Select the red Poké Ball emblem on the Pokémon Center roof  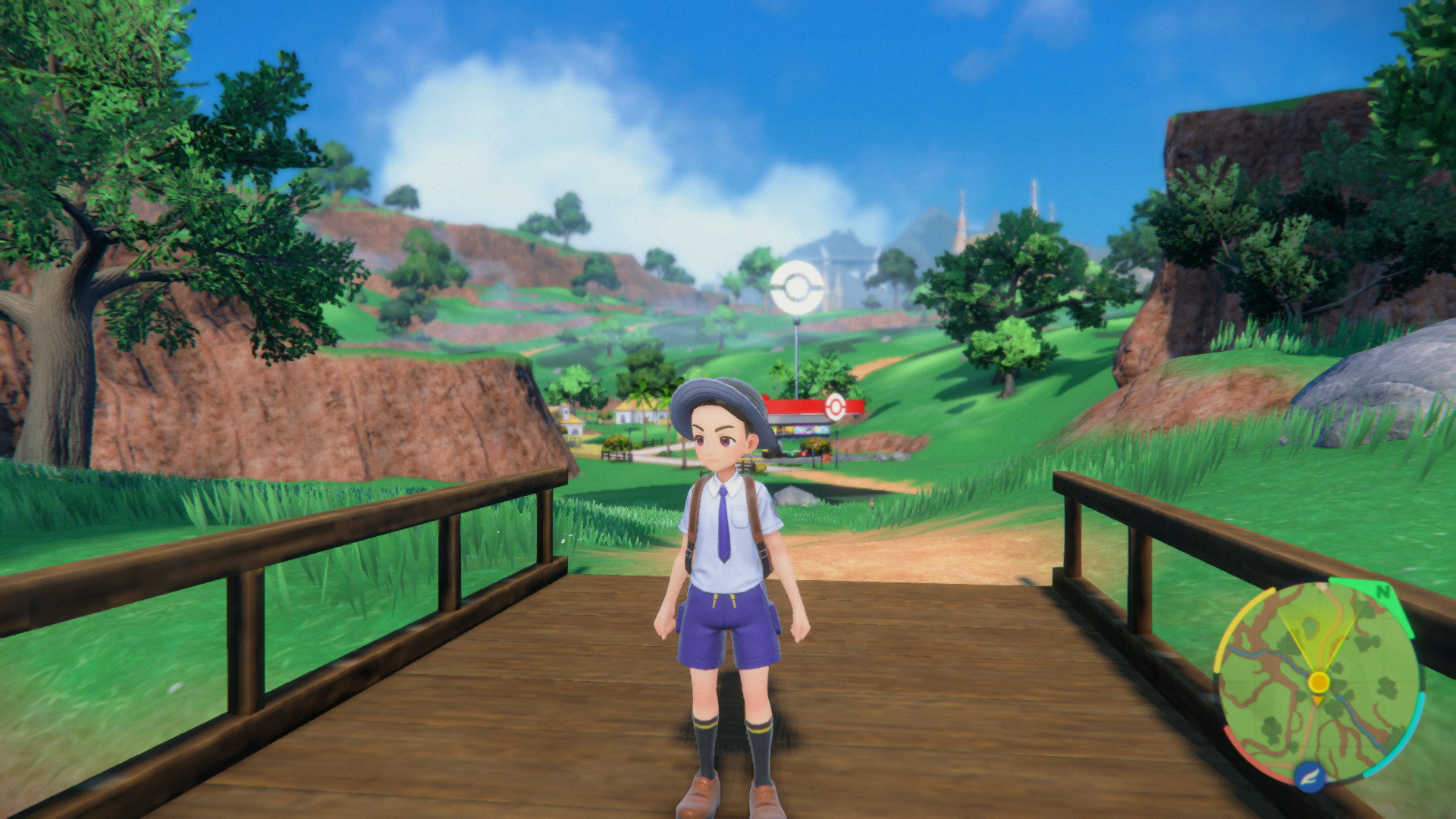point(834,405)
